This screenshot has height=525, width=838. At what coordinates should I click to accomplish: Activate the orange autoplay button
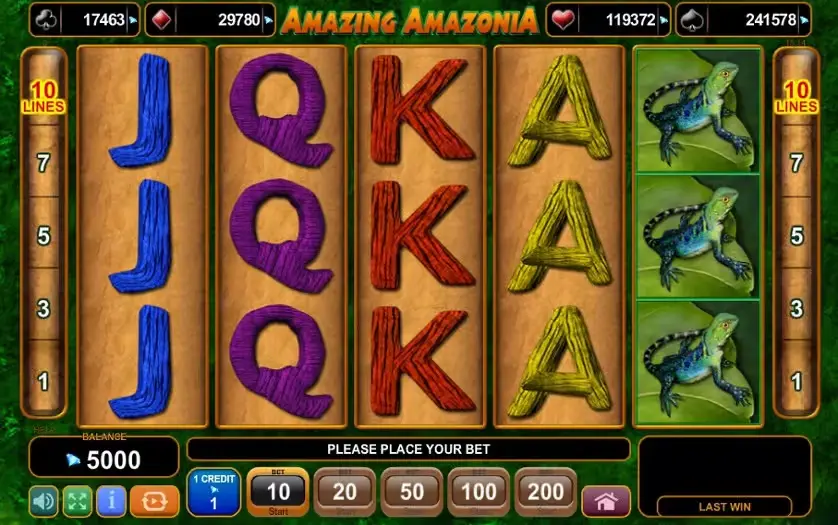[x=154, y=499]
